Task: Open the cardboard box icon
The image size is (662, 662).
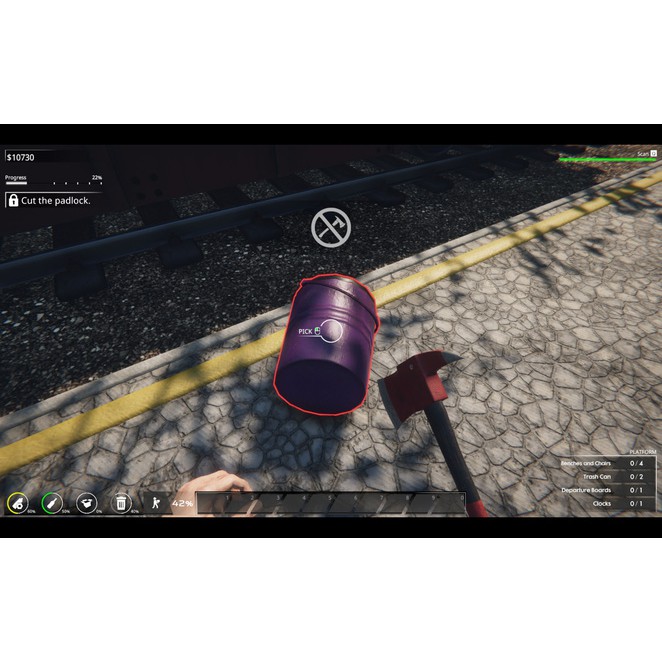Action: (87, 503)
